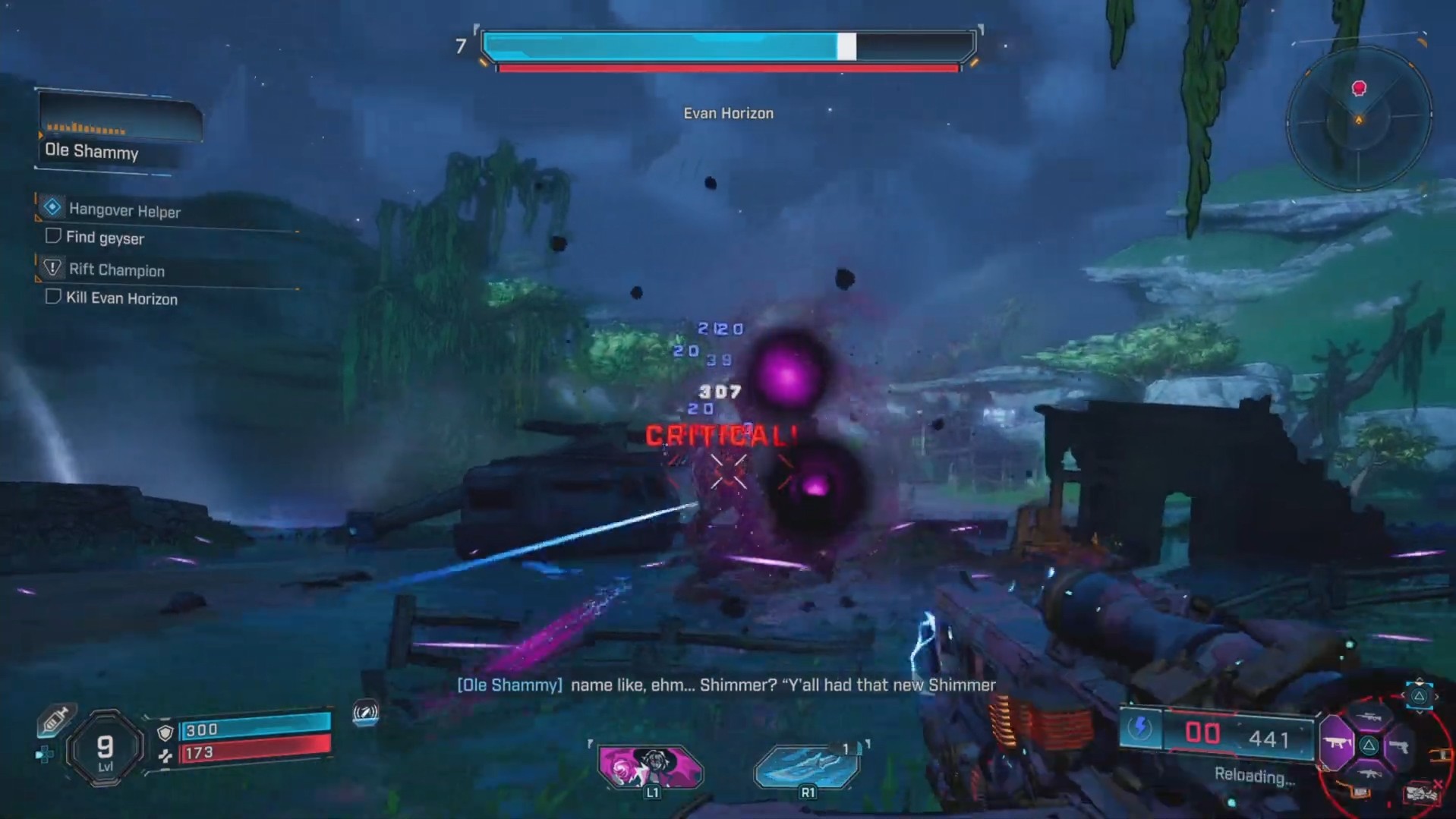Screen dimensions: 1456x819
Task: Click the lightning element ammo icon
Action: [x=1139, y=729]
